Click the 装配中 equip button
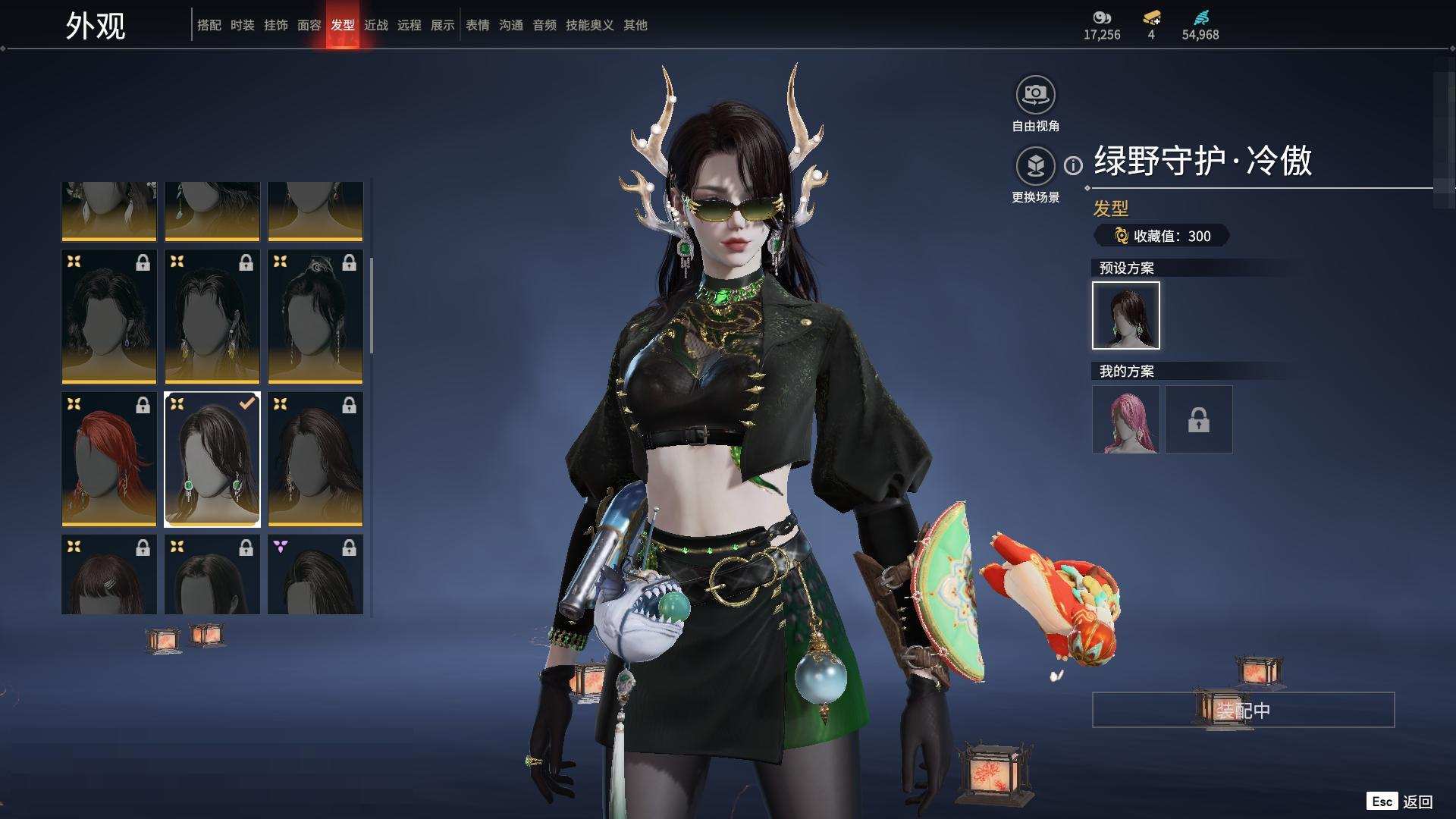 tap(1243, 711)
